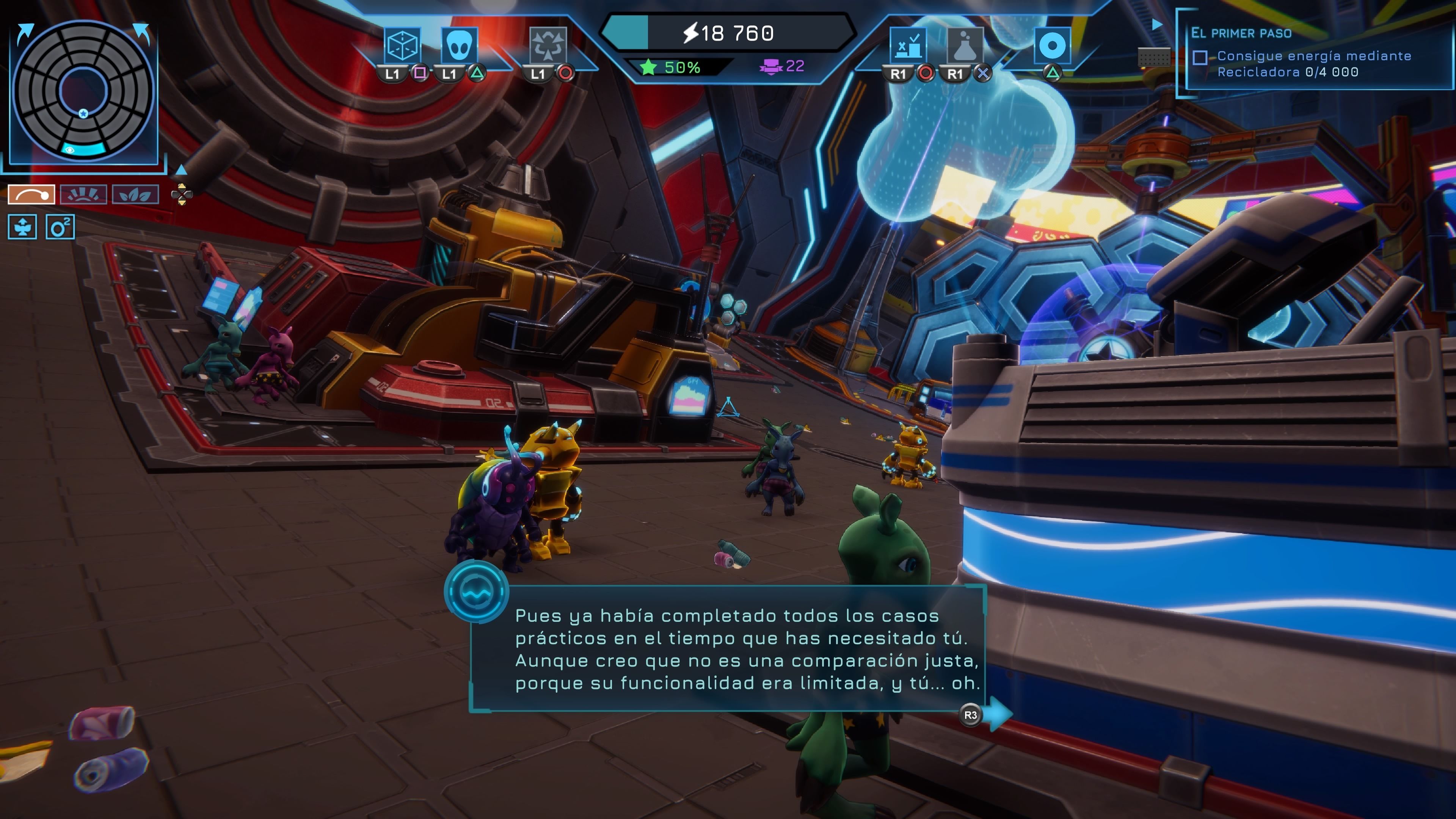Rotate minimap with the top-left arrow

[24, 33]
